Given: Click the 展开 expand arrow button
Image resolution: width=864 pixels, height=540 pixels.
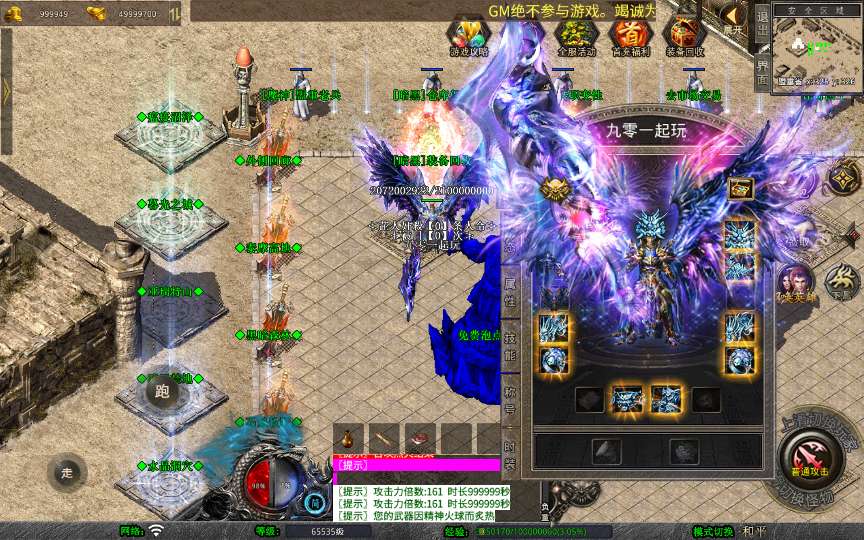Looking at the screenshot, I should (734, 18).
